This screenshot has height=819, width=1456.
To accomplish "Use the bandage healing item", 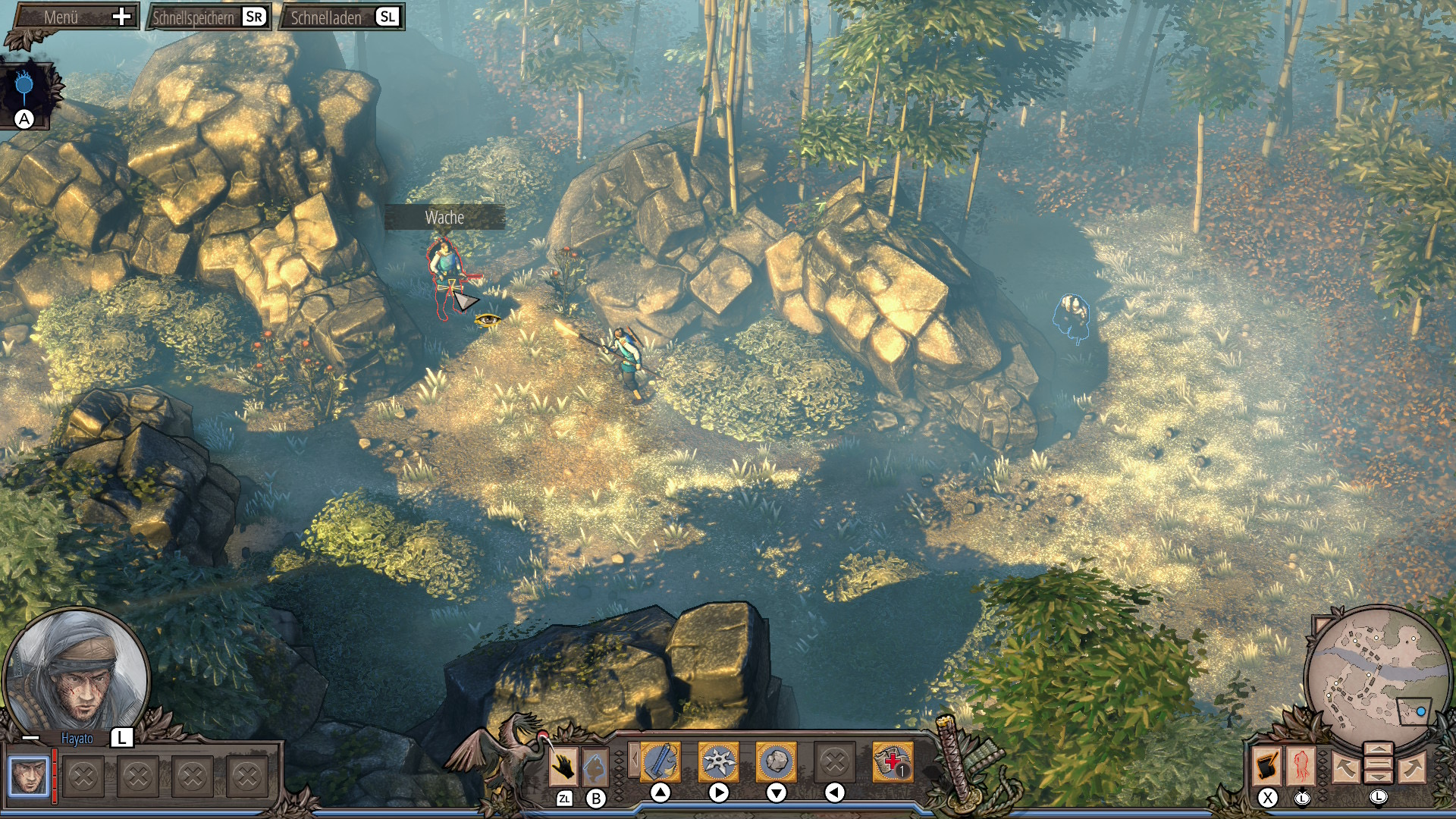I will tap(893, 761).
